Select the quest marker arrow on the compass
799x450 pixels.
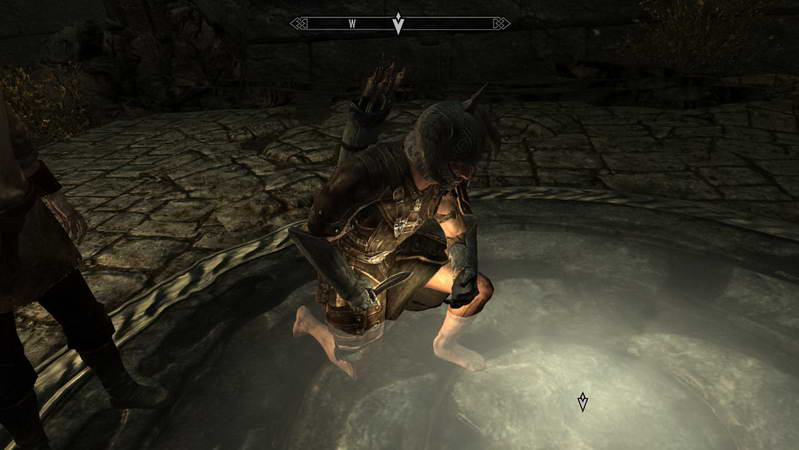click(x=399, y=23)
